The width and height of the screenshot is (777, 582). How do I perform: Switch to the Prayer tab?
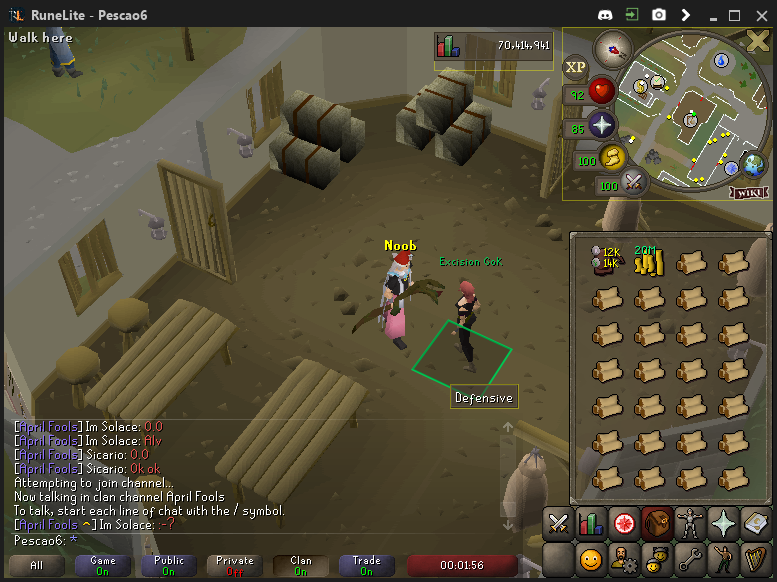point(721,523)
